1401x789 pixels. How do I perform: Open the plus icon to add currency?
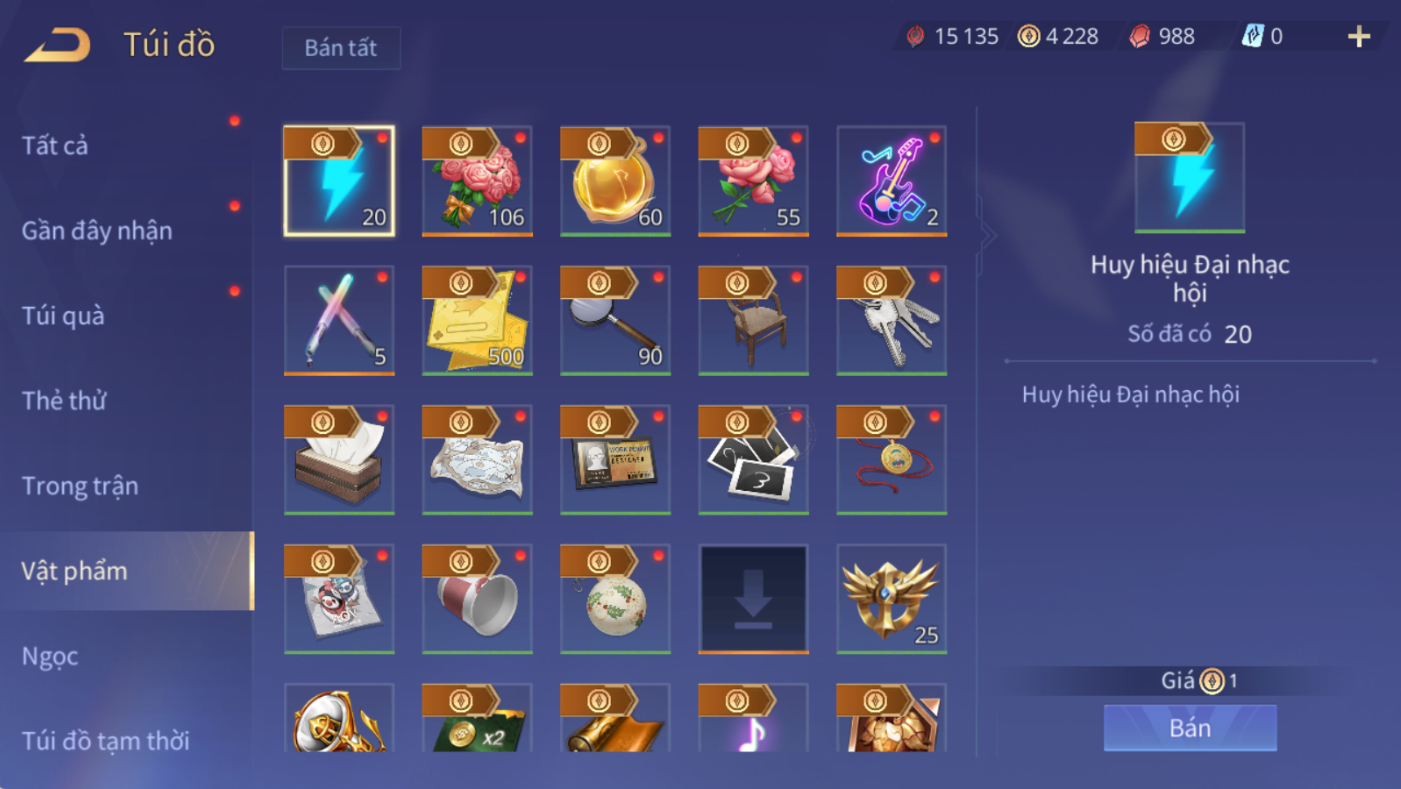pyautogui.click(x=1359, y=37)
